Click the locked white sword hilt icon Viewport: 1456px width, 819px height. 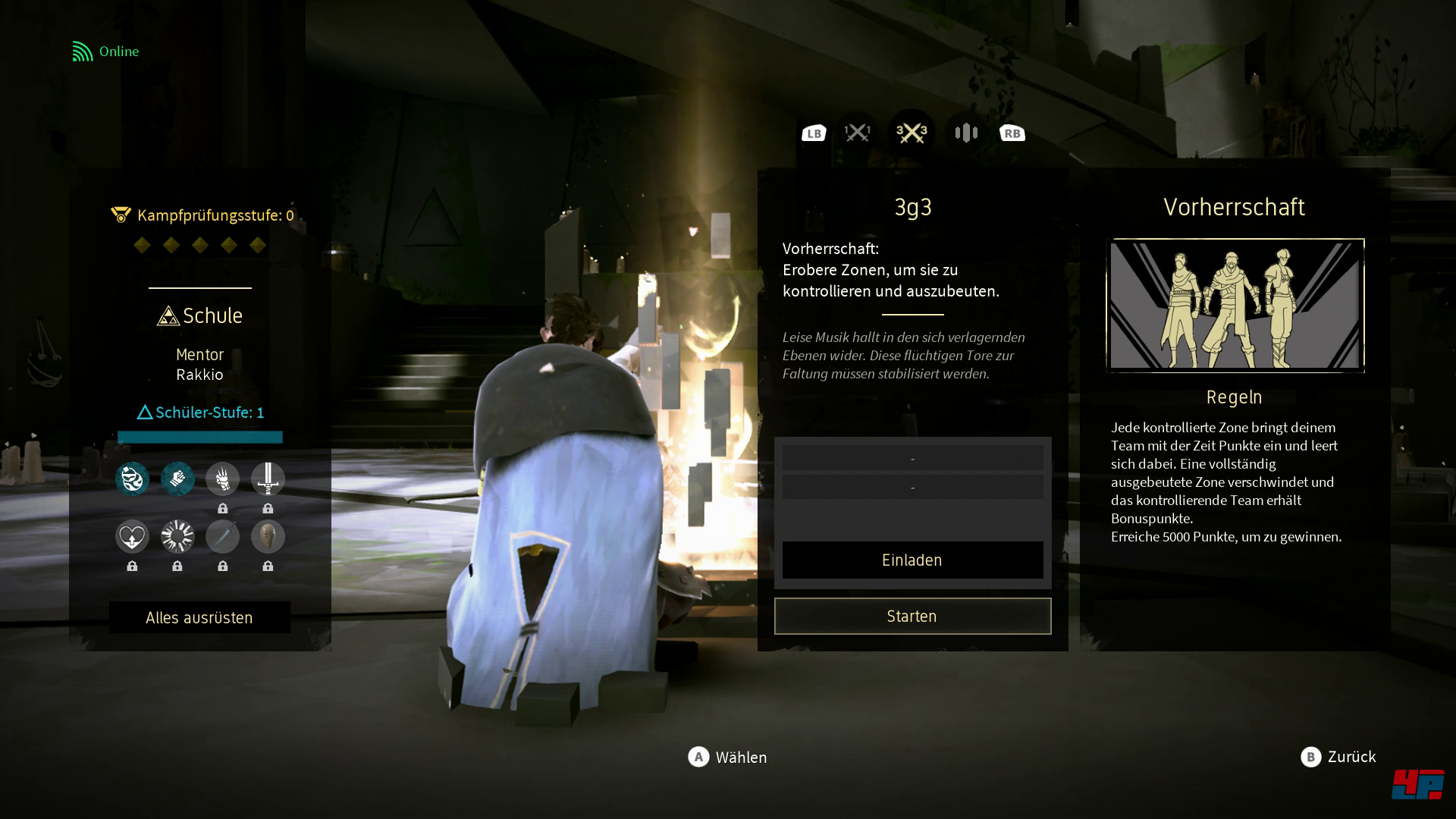(268, 479)
